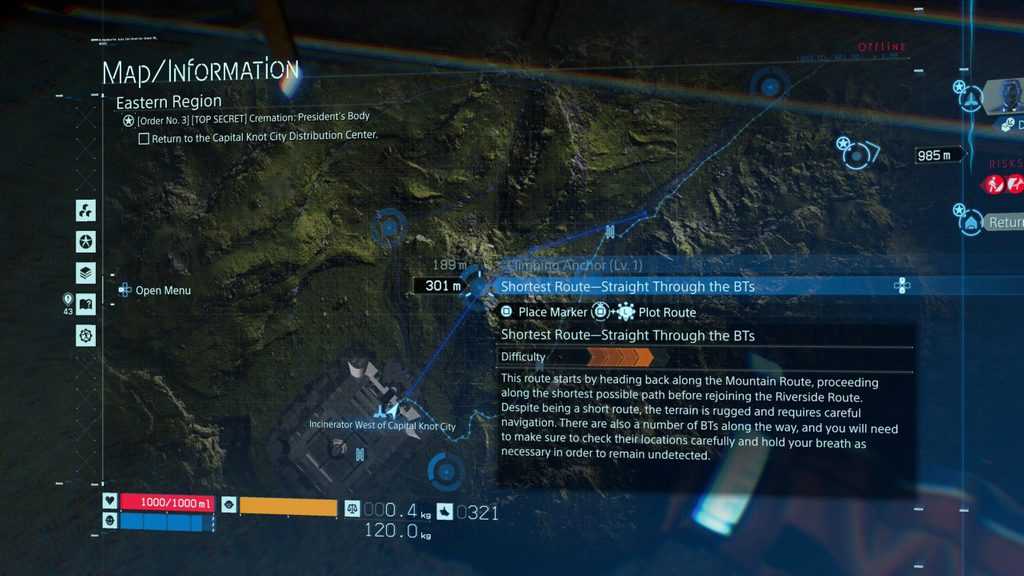Click the three-circles icon in left sidebar
Image resolution: width=1024 pixels, height=576 pixels.
(x=86, y=211)
